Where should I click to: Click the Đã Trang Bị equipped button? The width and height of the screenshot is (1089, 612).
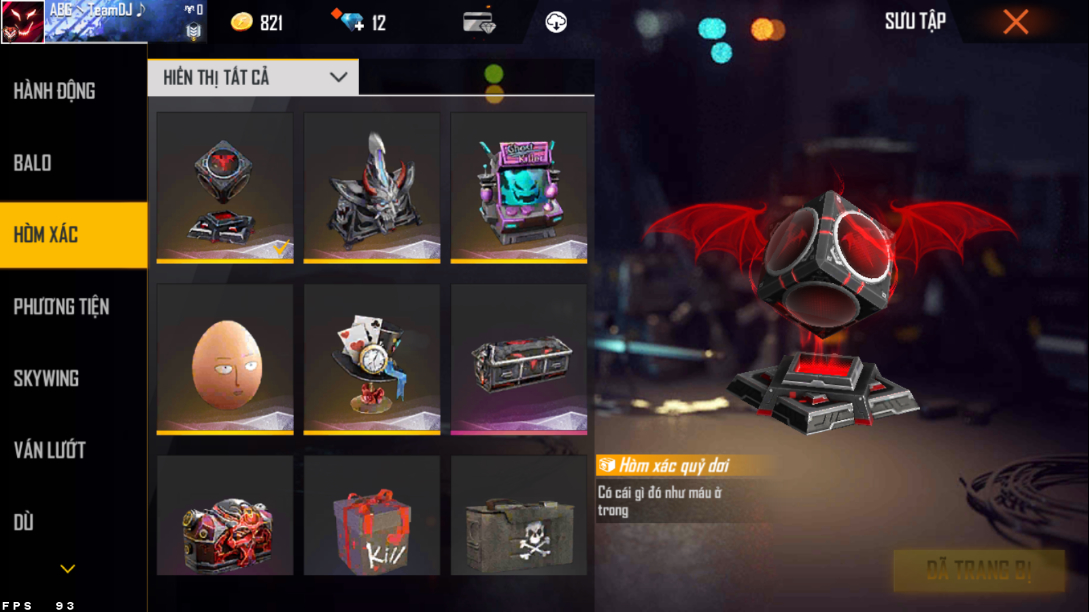tap(978, 571)
